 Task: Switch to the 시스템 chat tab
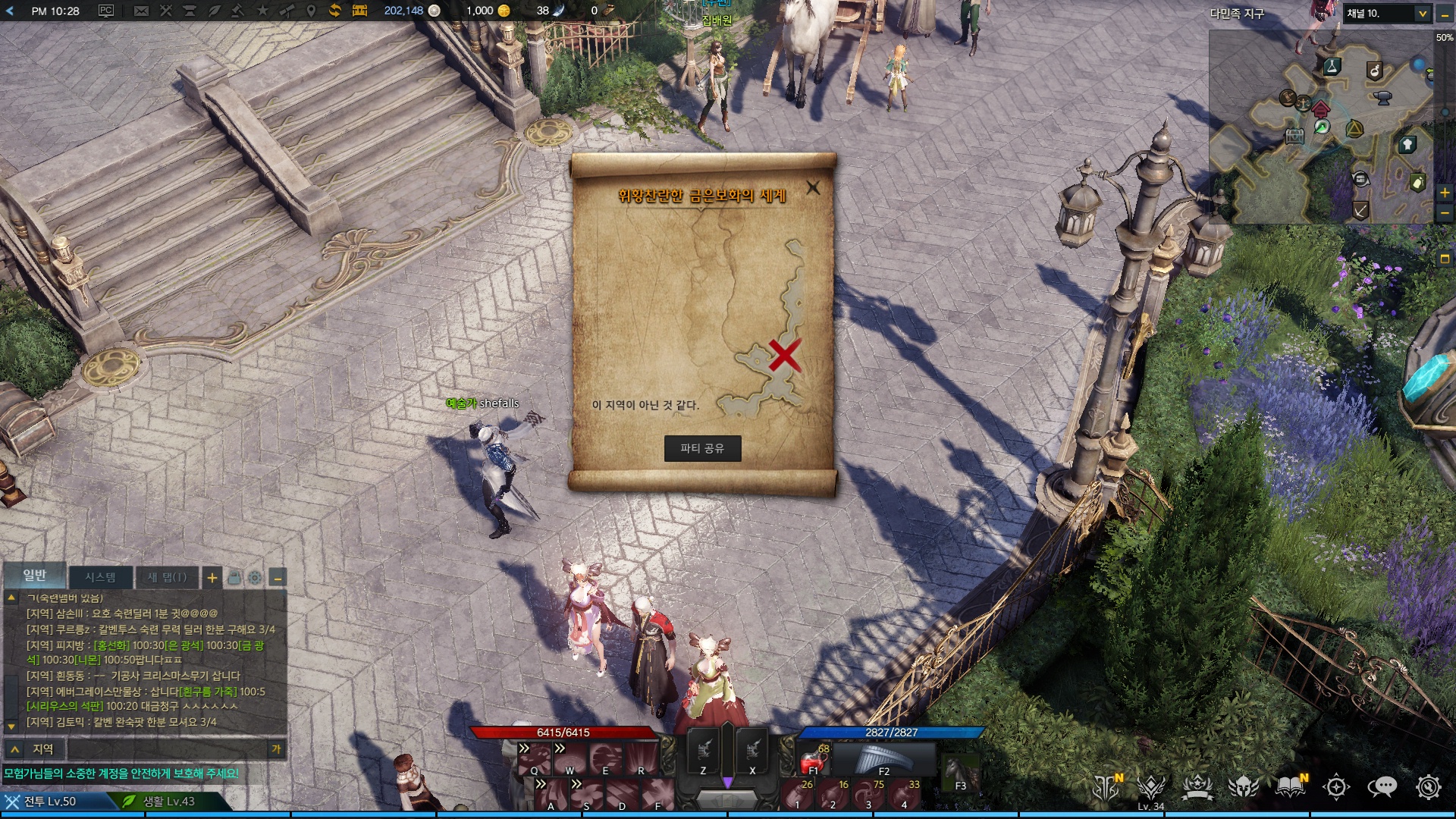pyautogui.click(x=100, y=577)
